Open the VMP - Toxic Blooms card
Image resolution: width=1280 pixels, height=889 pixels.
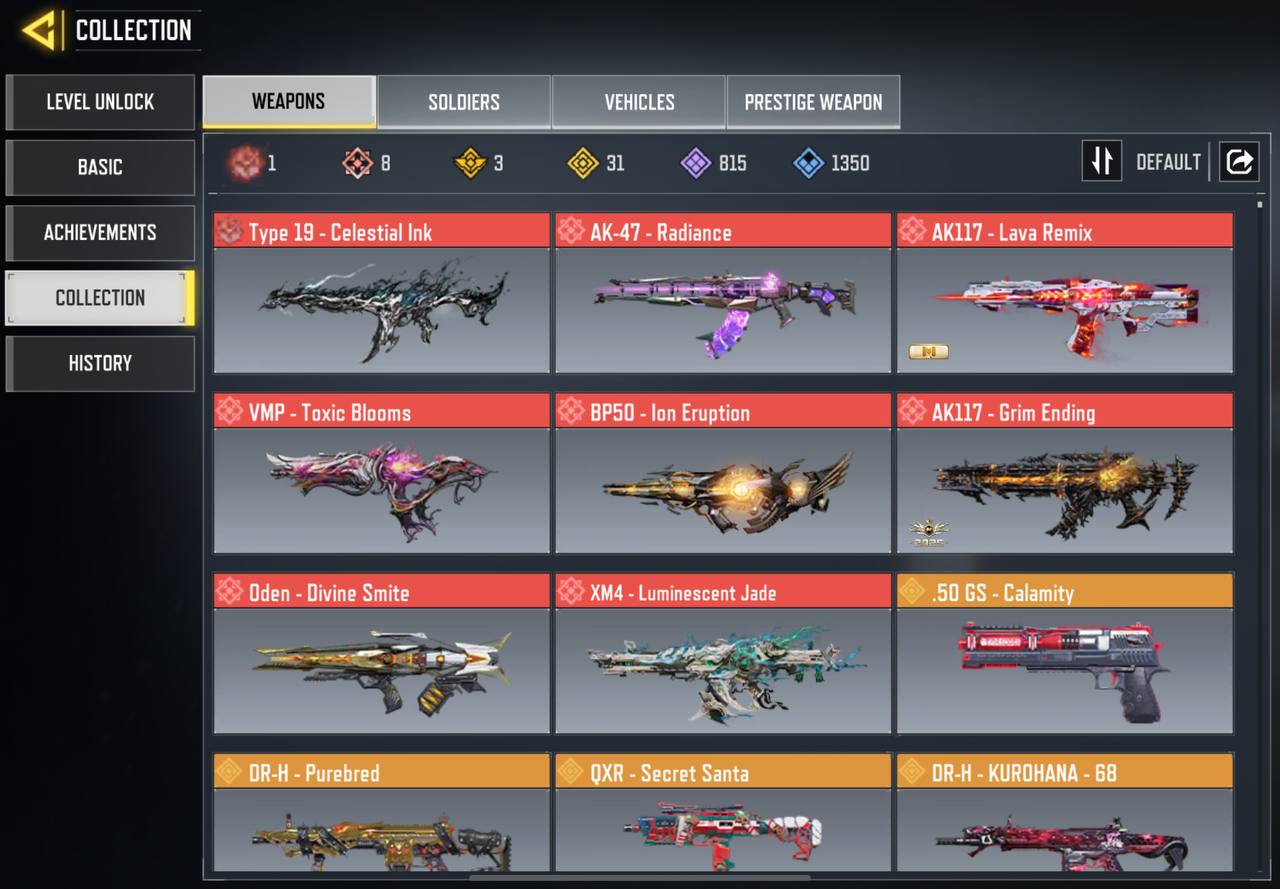[x=381, y=473]
